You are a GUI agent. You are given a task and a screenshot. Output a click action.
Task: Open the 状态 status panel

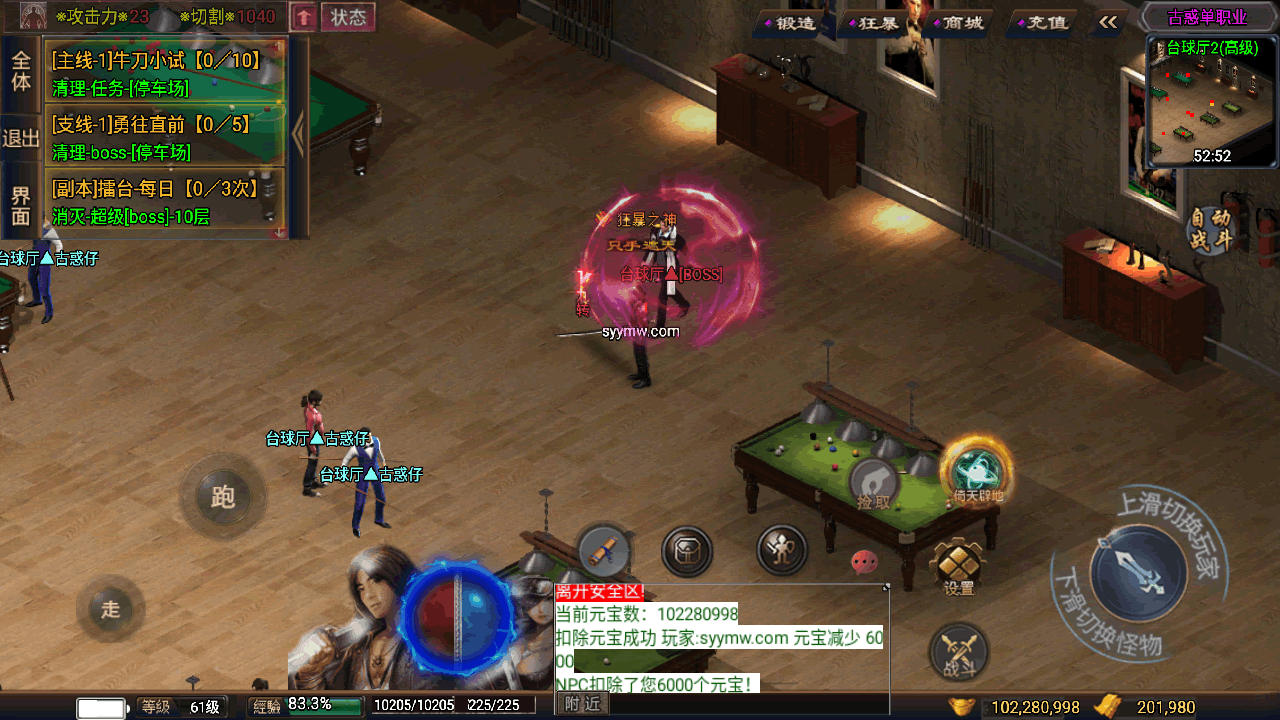coord(348,17)
